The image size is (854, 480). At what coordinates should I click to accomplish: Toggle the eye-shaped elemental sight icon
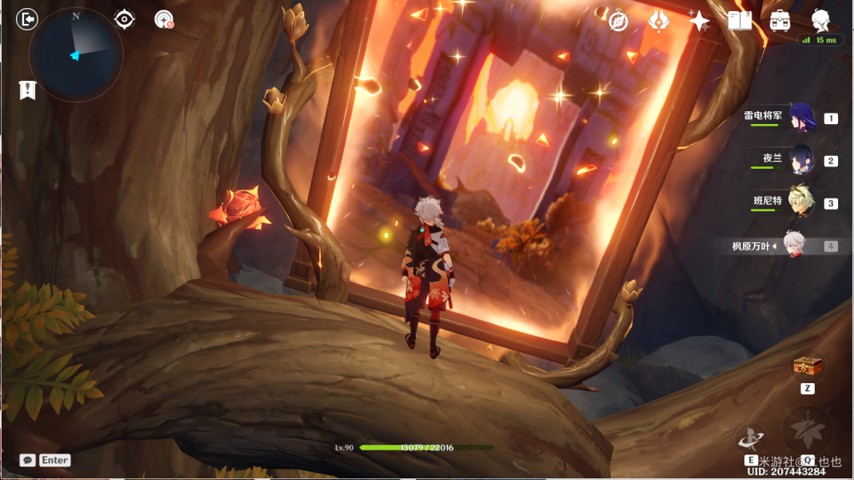[124, 19]
